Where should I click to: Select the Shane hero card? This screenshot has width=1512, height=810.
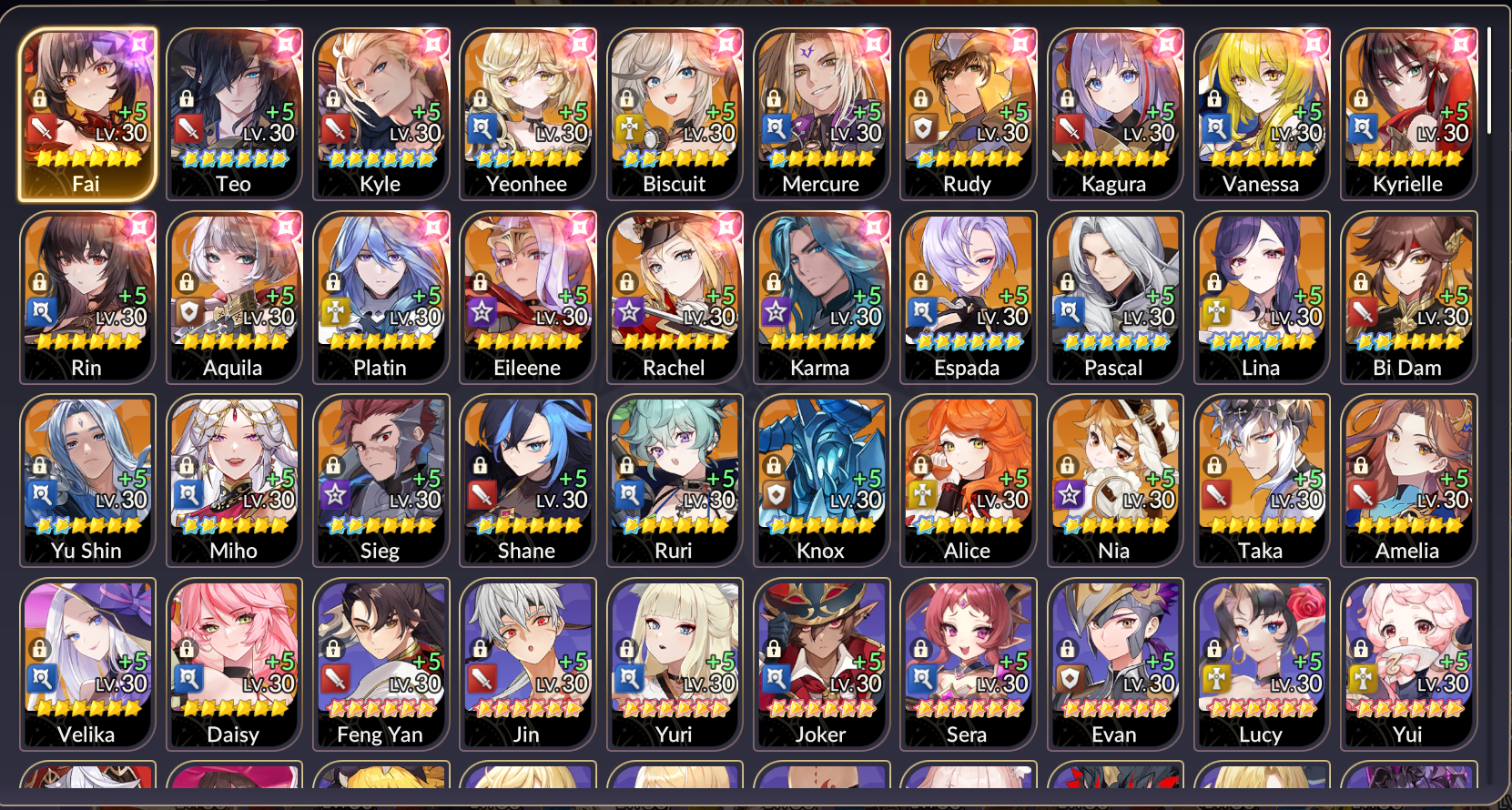[x=527, y=480]
